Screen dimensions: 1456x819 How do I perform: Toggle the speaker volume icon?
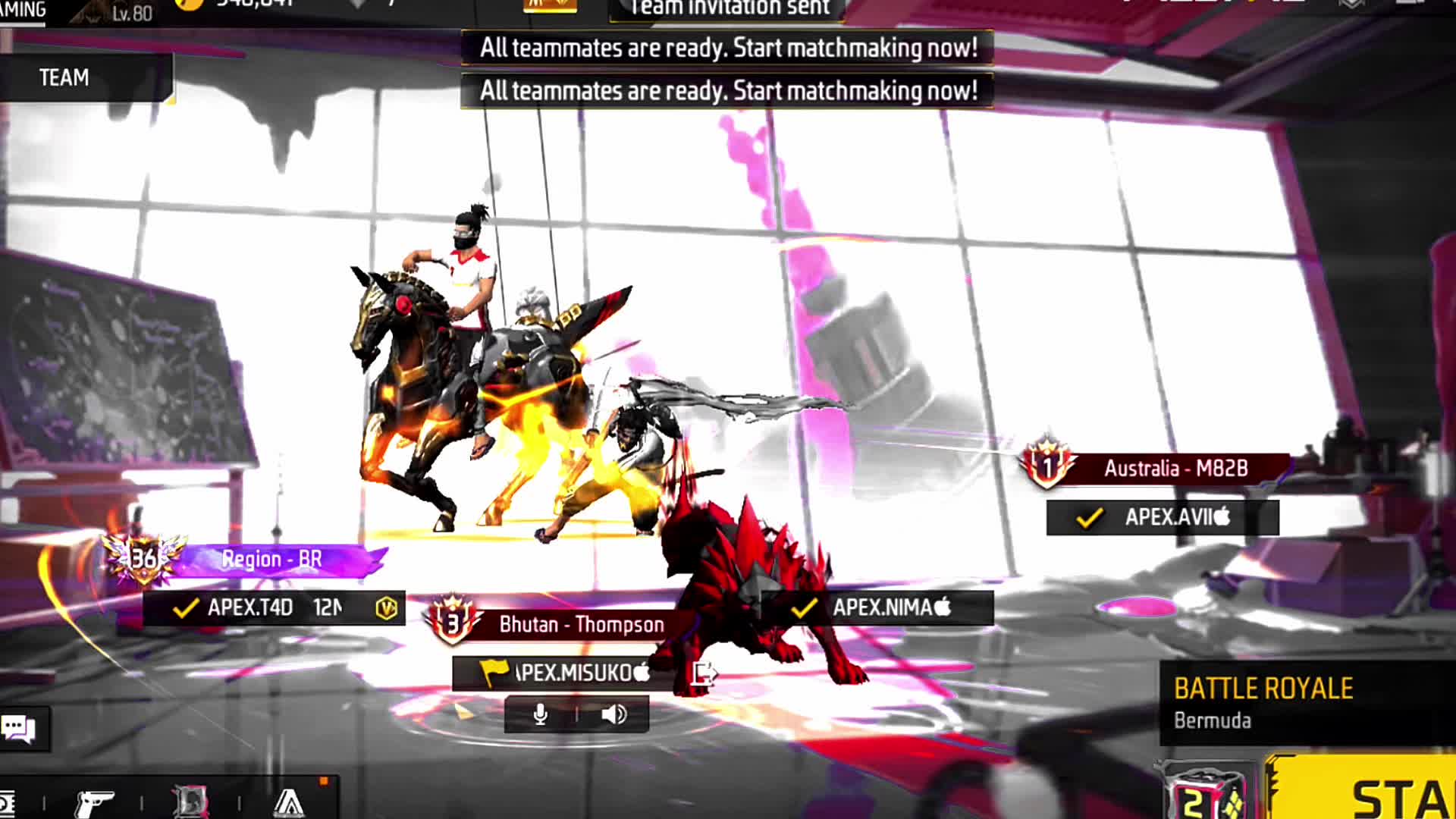(613, 714)
